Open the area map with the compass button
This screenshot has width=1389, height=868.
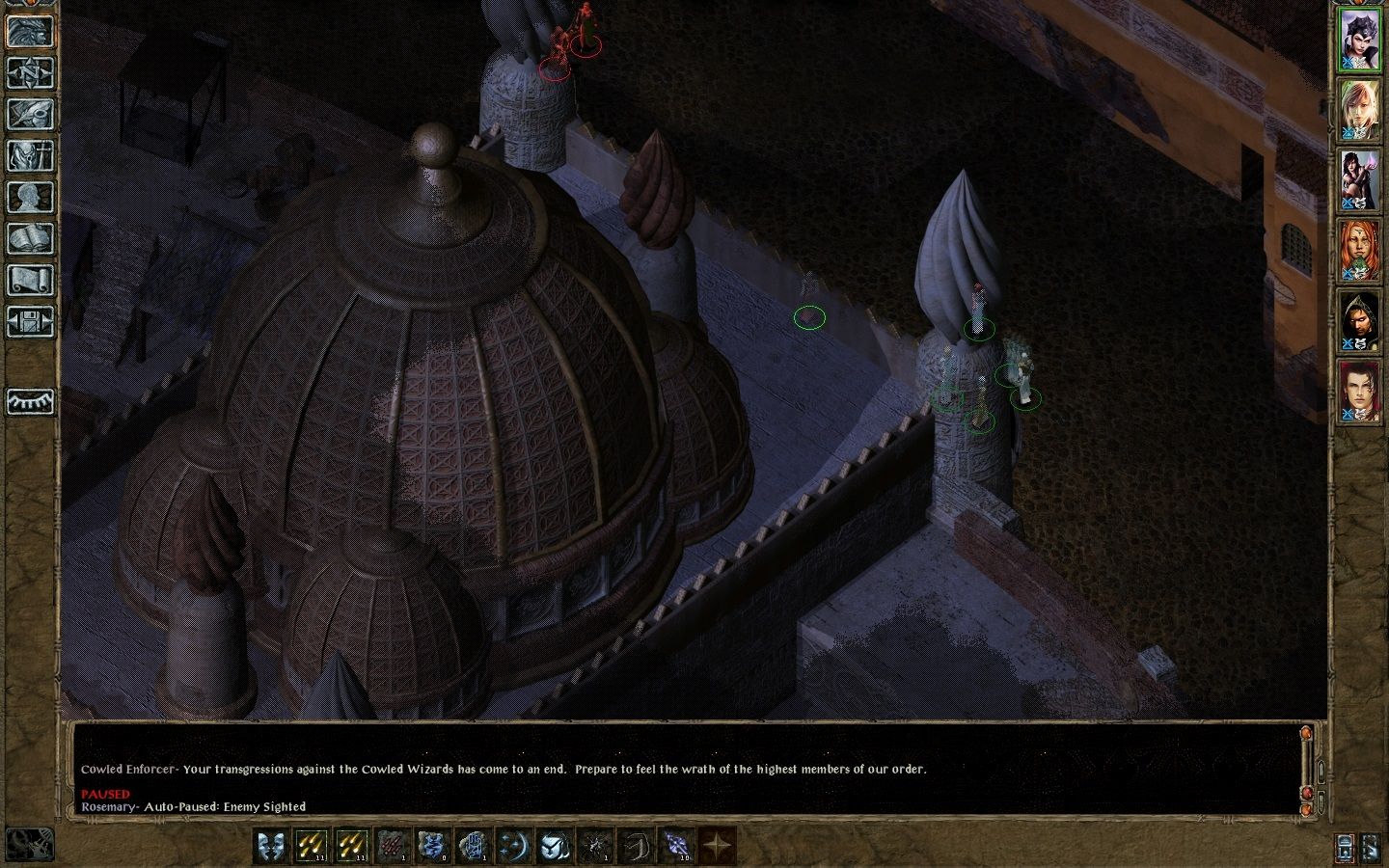point(30,72)
